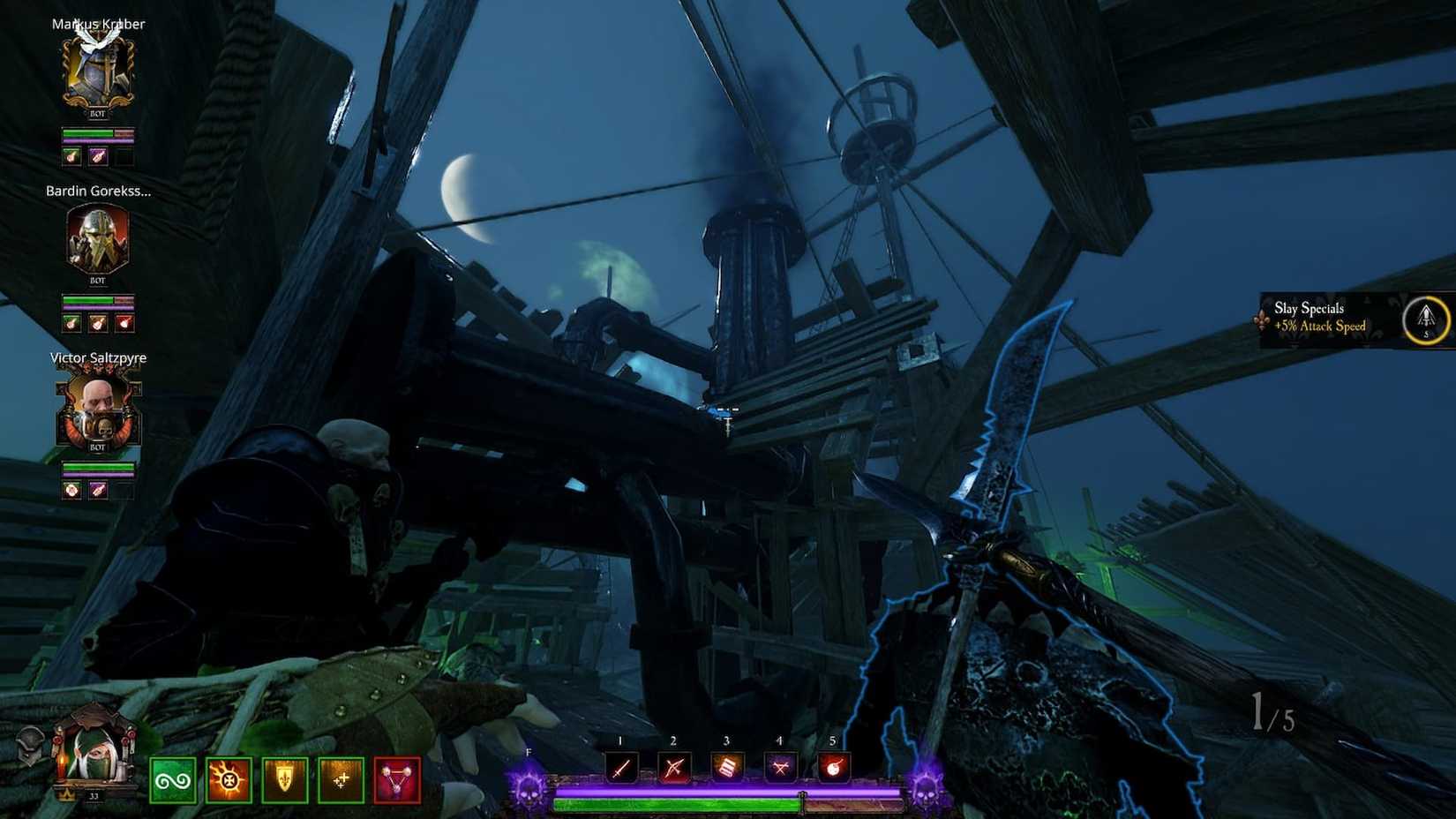Click the green swirl buff icon
This screenshot has height=819, width=1456.
[x=176, y=779]
